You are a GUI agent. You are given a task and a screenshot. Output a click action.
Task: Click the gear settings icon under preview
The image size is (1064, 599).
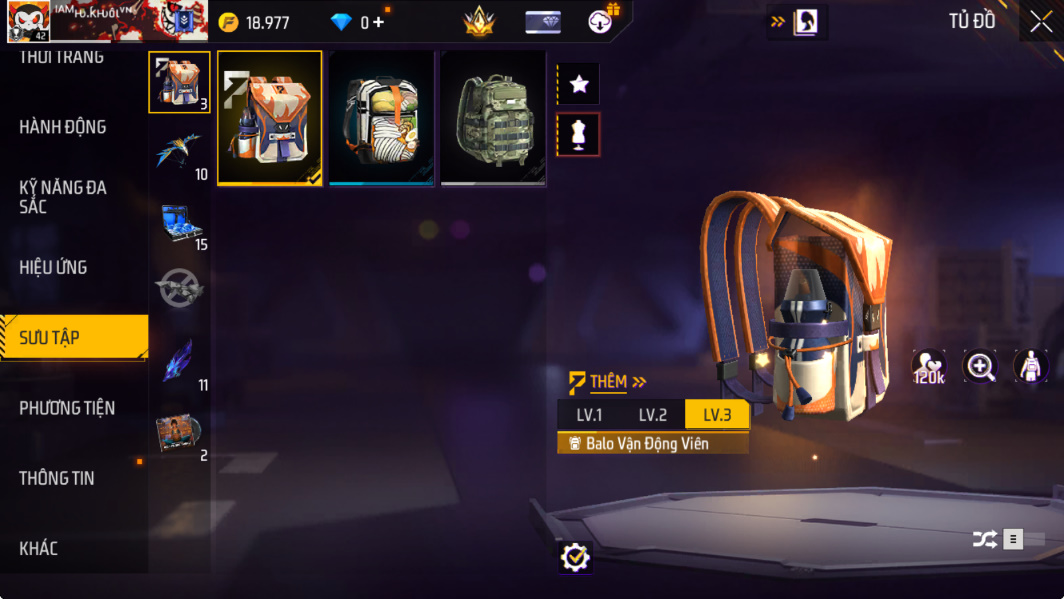coord(575,557)
